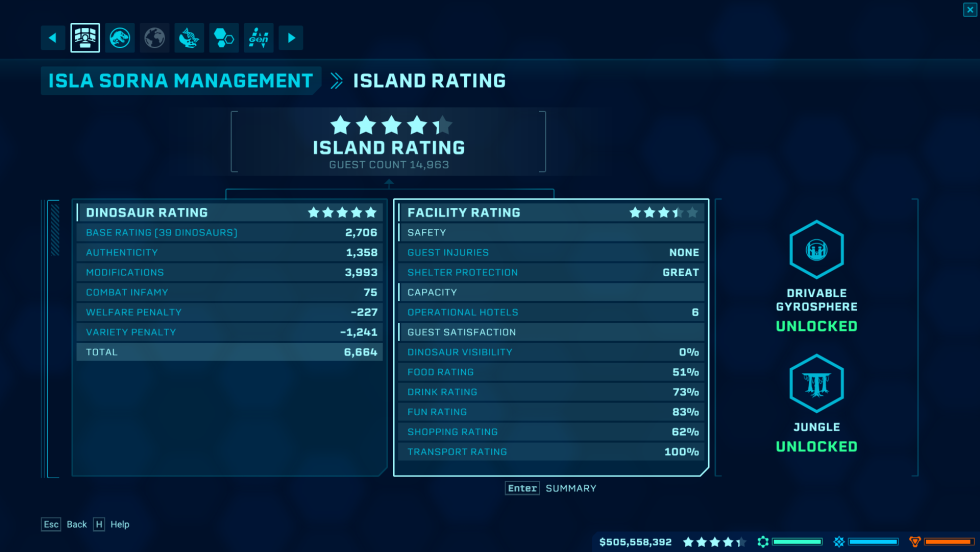Image resolution: width=980 pixels, height=552 pixels.
Task: Open the InGen database tab
Action: coord(258,38)
